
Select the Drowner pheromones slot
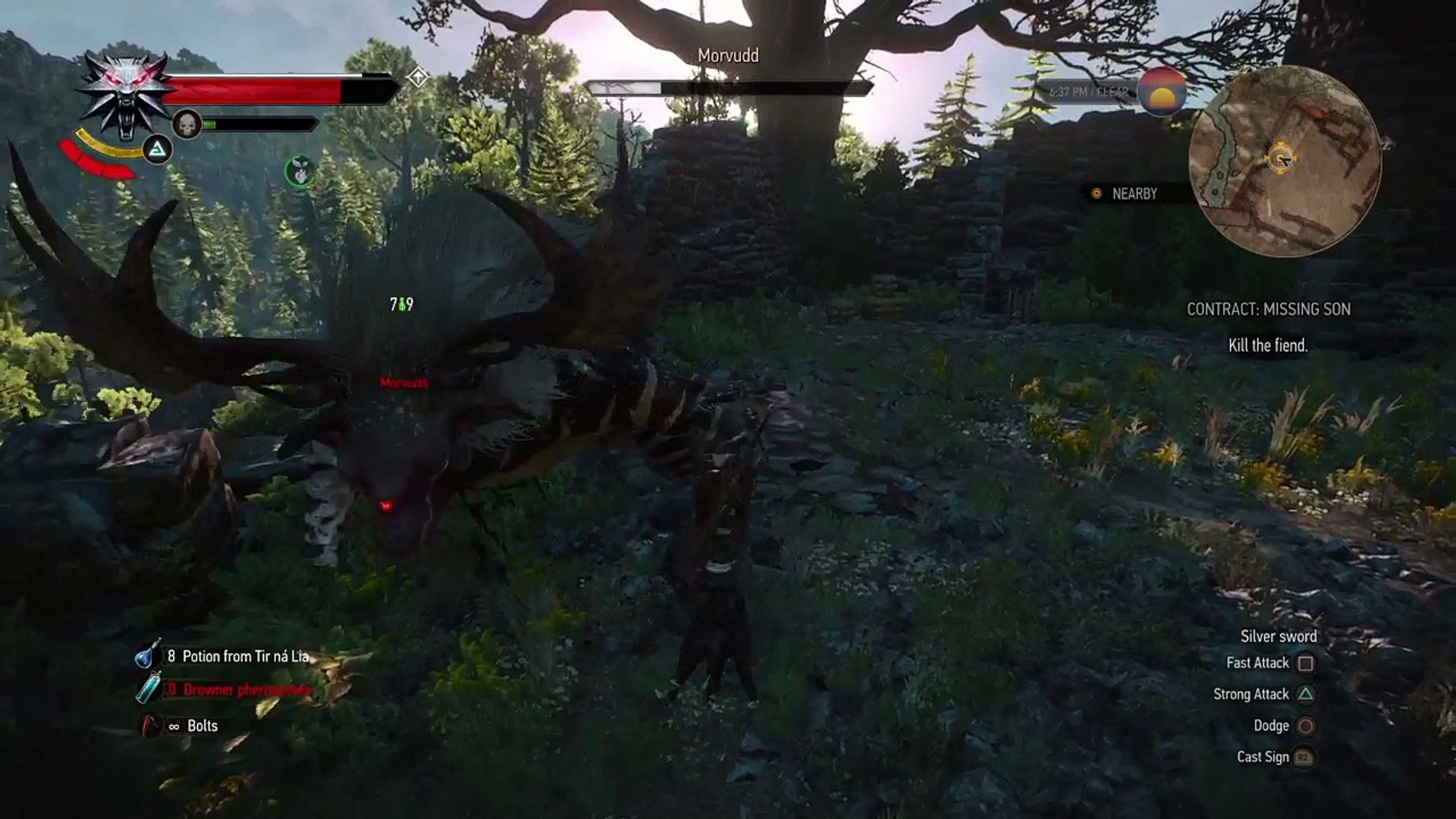coord(237,690)
